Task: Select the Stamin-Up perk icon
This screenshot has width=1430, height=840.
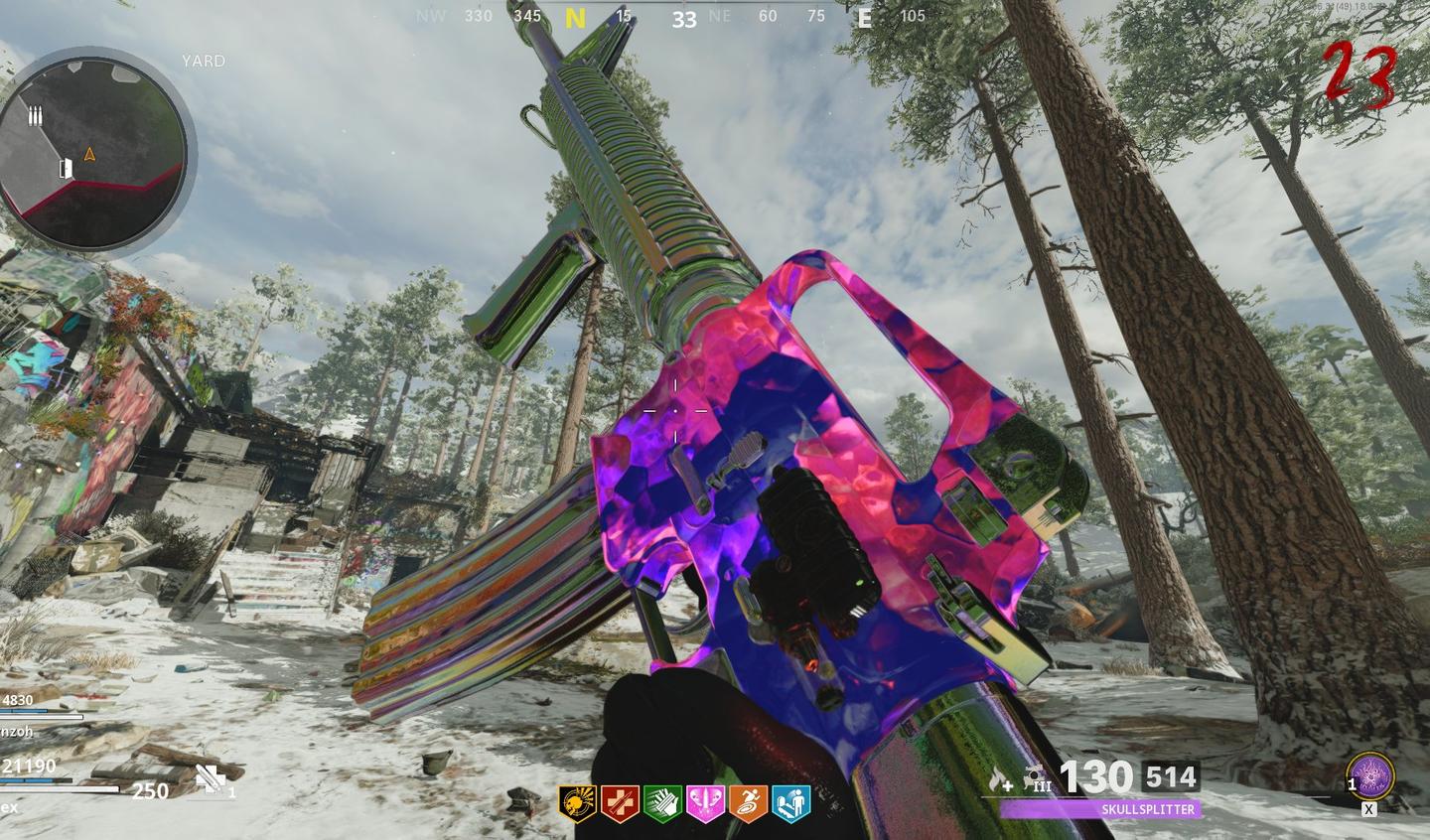Action: click(x=747, y=800)
